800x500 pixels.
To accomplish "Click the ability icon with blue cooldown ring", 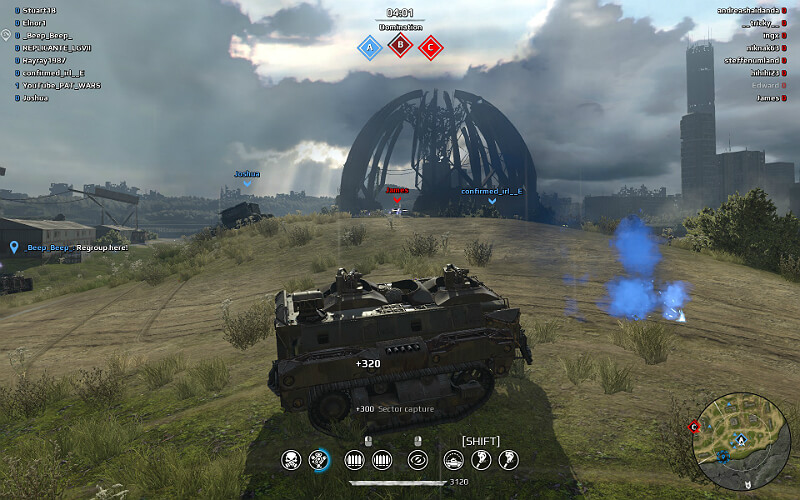I will 320,460.
